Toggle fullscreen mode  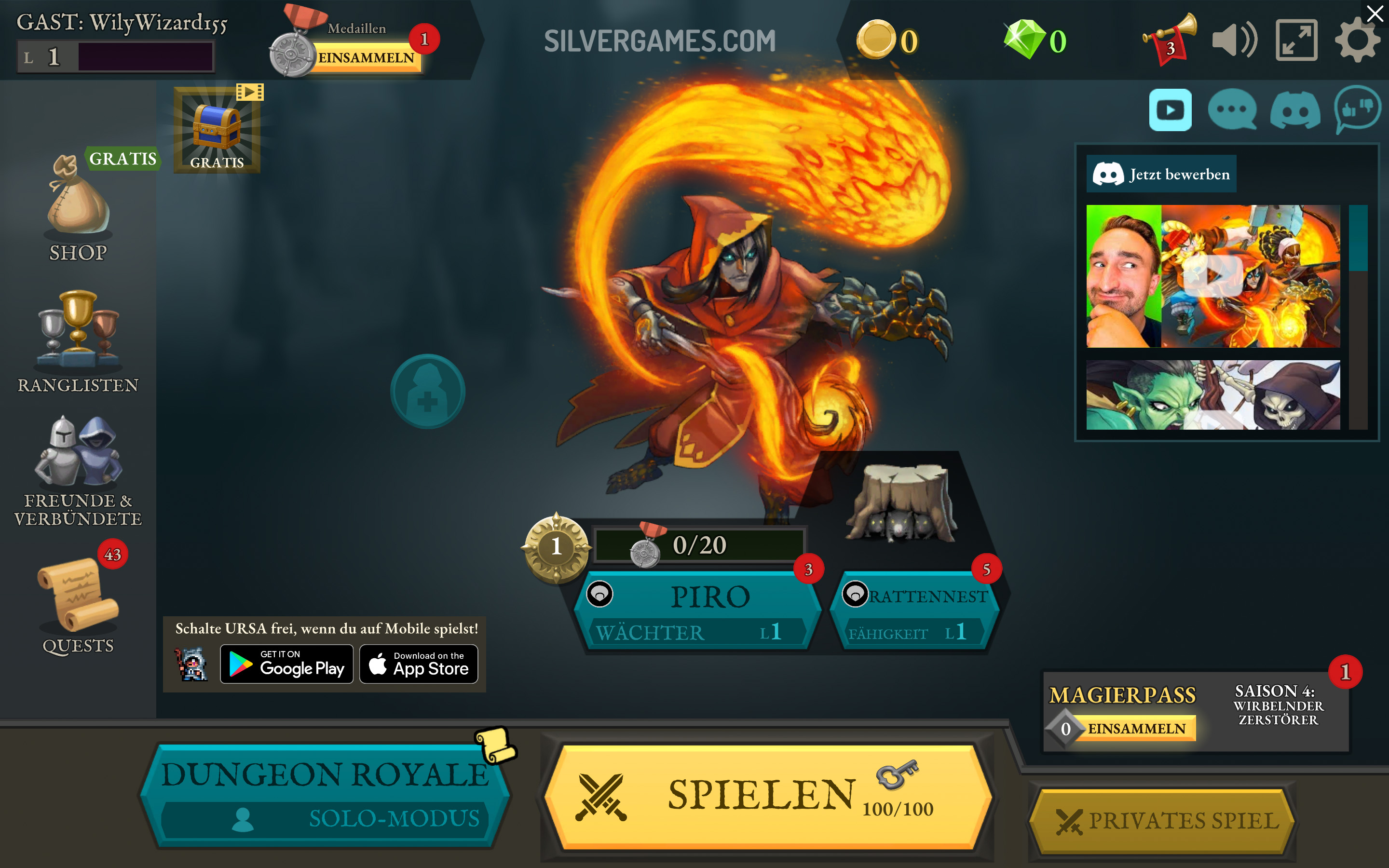click(1296, 40)
